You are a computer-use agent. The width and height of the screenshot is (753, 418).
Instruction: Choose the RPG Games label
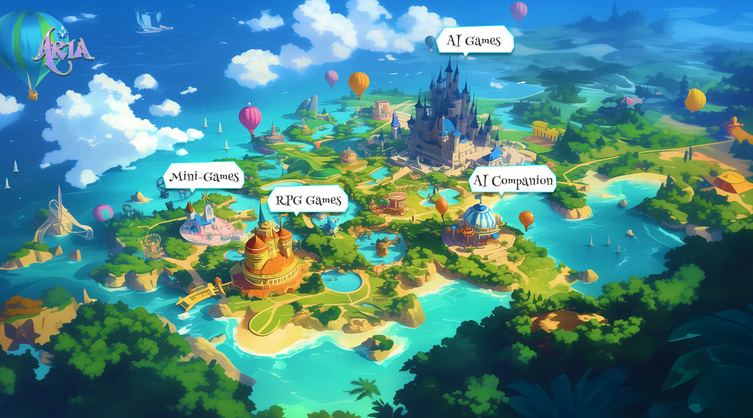click(x=308, y=200)
